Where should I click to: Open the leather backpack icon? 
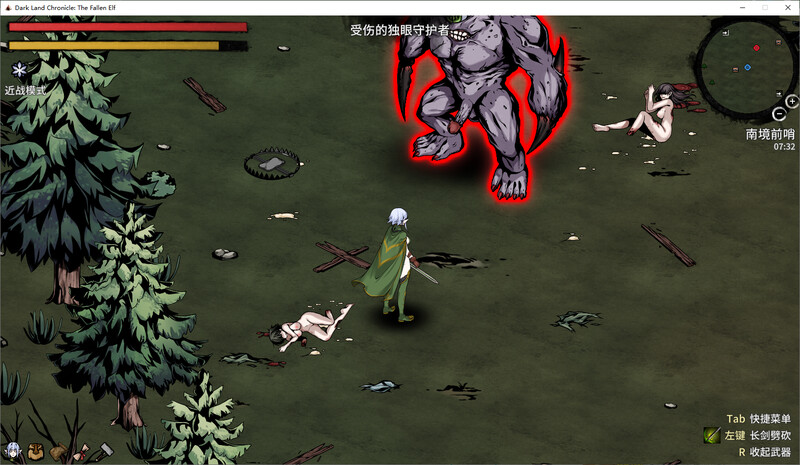tap(36, 451)
